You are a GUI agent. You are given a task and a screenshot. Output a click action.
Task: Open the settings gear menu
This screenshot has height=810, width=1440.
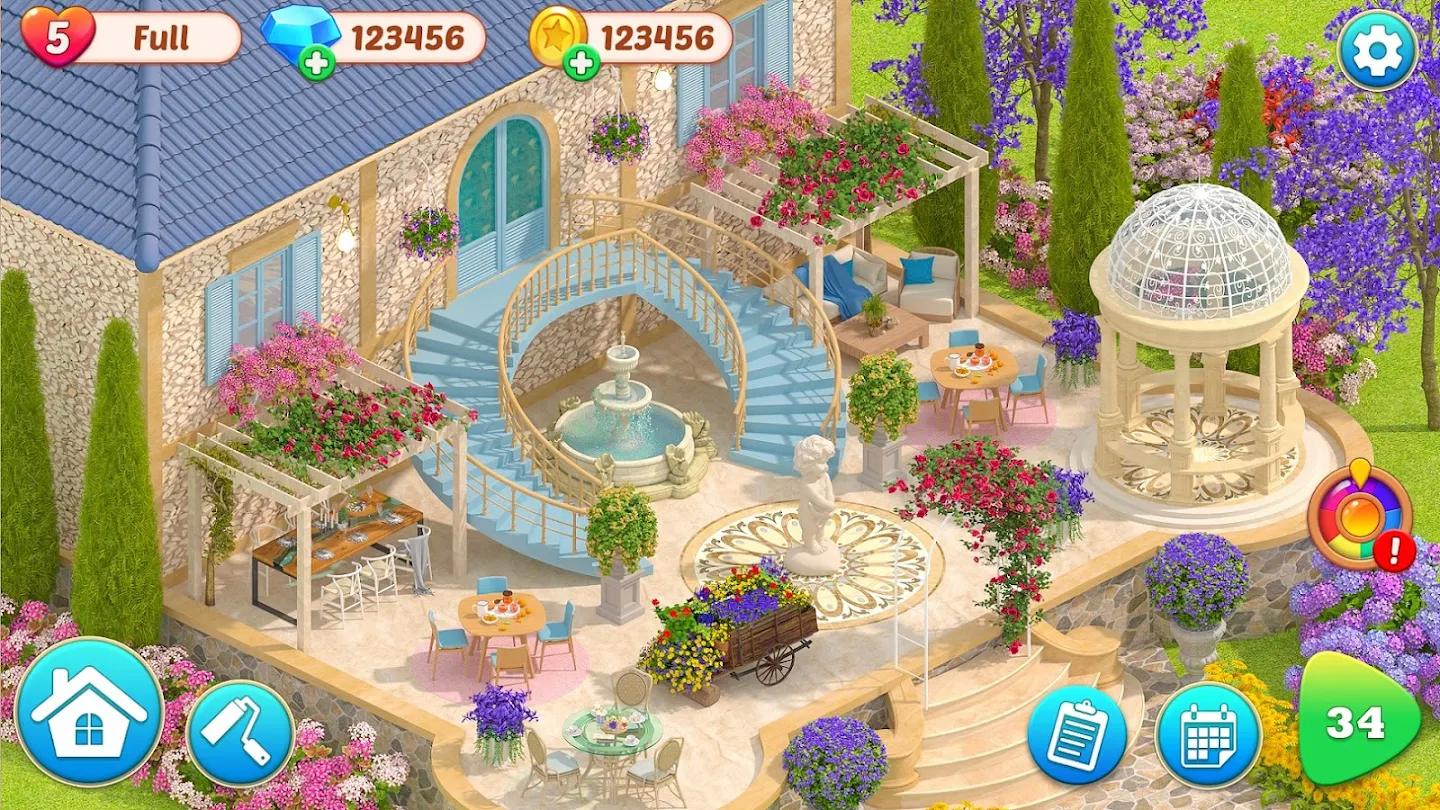coord(1377,50)
